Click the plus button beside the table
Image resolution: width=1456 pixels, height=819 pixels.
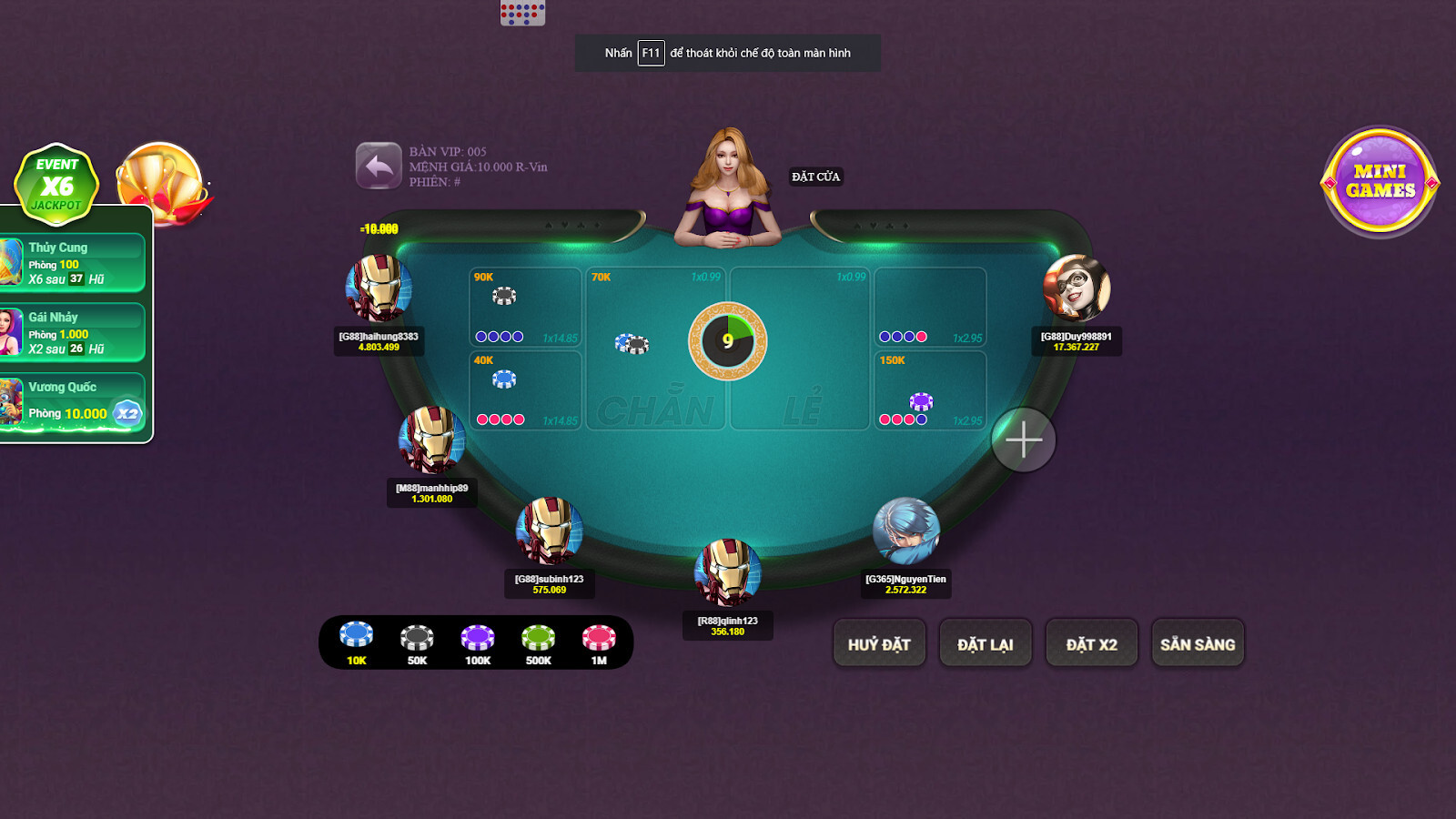1025,439
